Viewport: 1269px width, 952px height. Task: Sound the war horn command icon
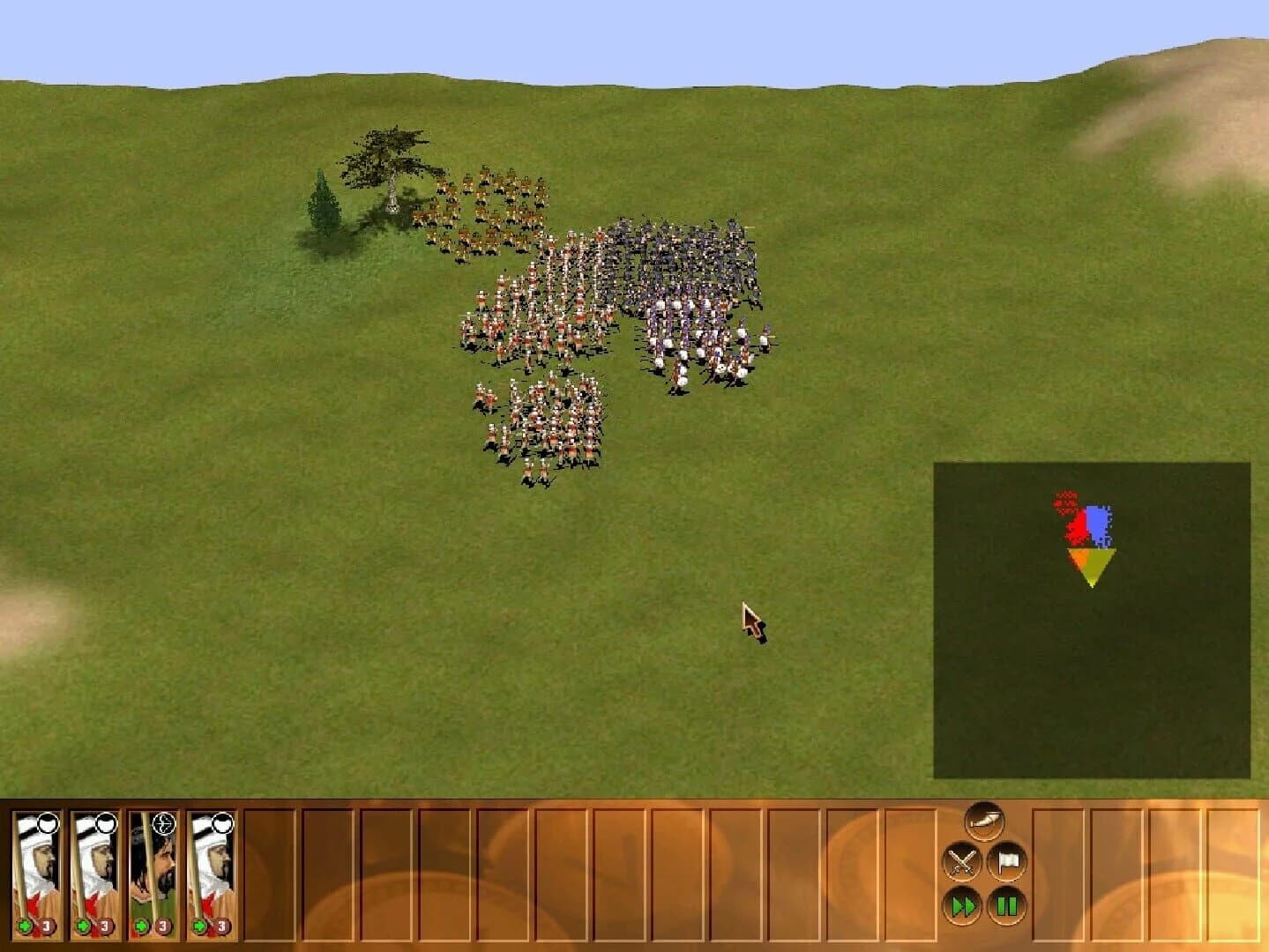[x=985, y=822]
